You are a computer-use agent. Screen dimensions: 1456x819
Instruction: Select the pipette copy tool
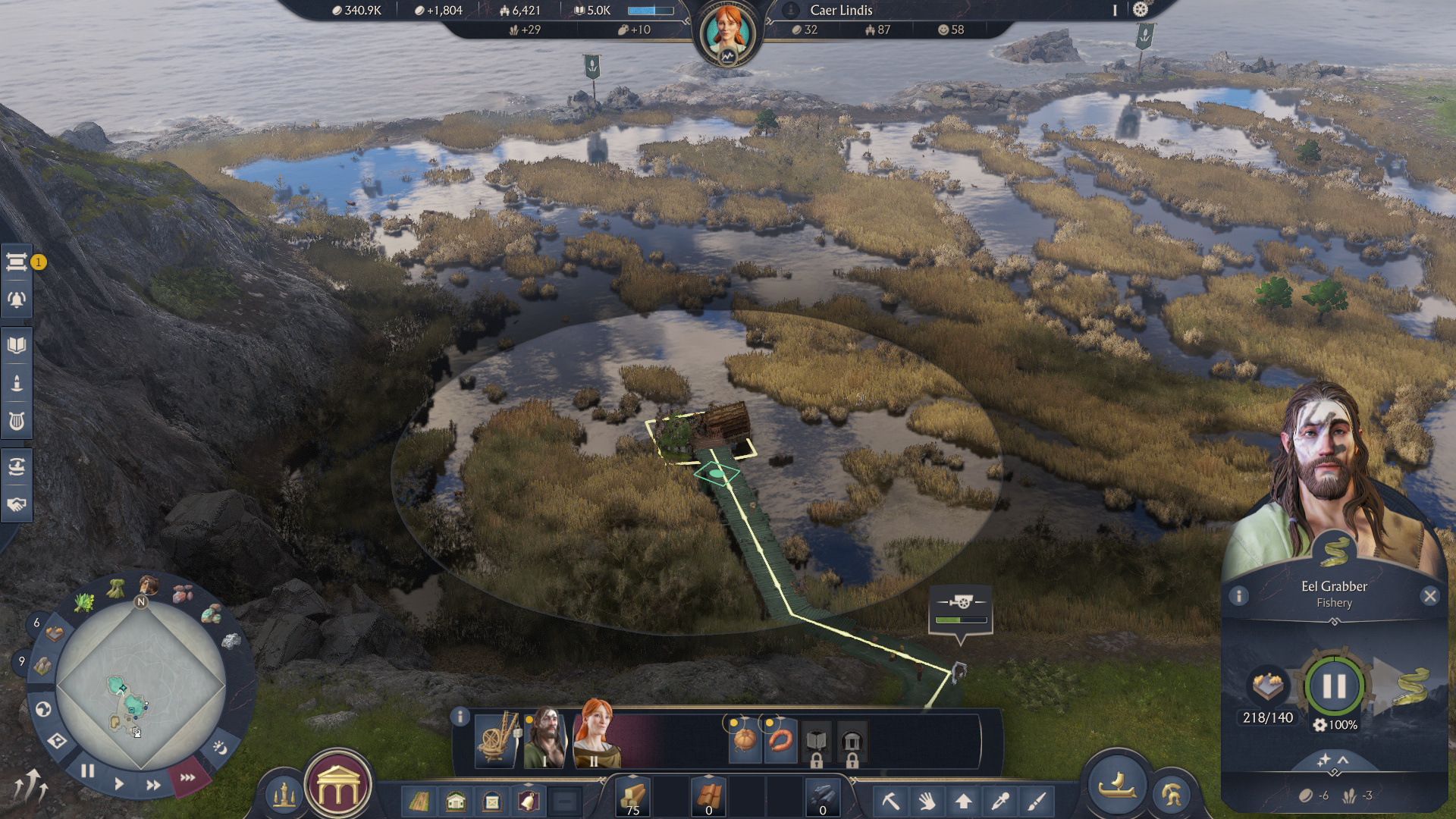coord(1001,801)
